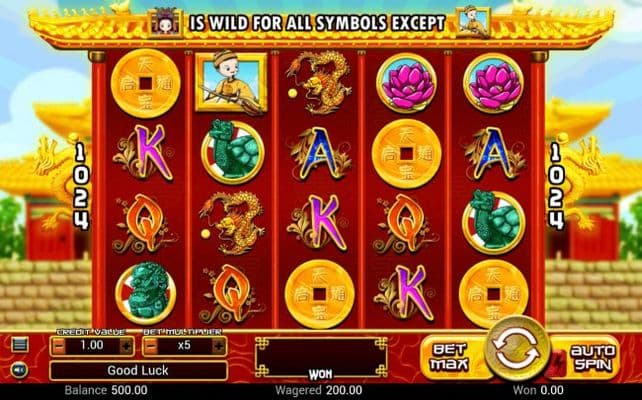This screenshot has height=400, width=642.
Task: Lower the bet multiplier
Action: [x=150, y=345]
